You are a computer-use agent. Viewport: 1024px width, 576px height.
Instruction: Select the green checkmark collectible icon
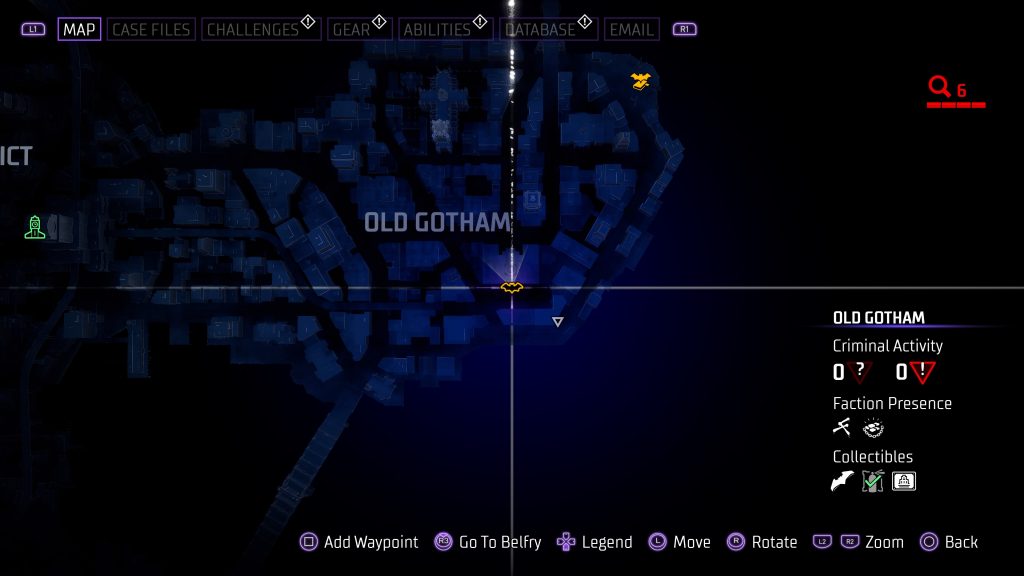873,482
